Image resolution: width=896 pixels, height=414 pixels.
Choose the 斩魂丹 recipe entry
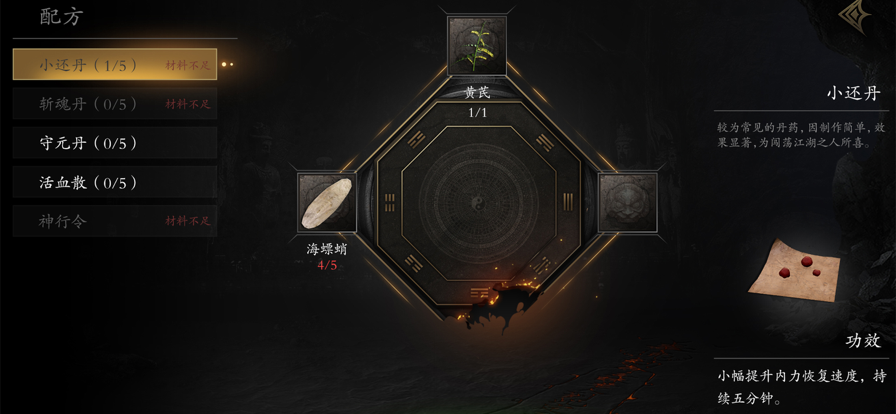pyautogui.click(x=115, y=104)
